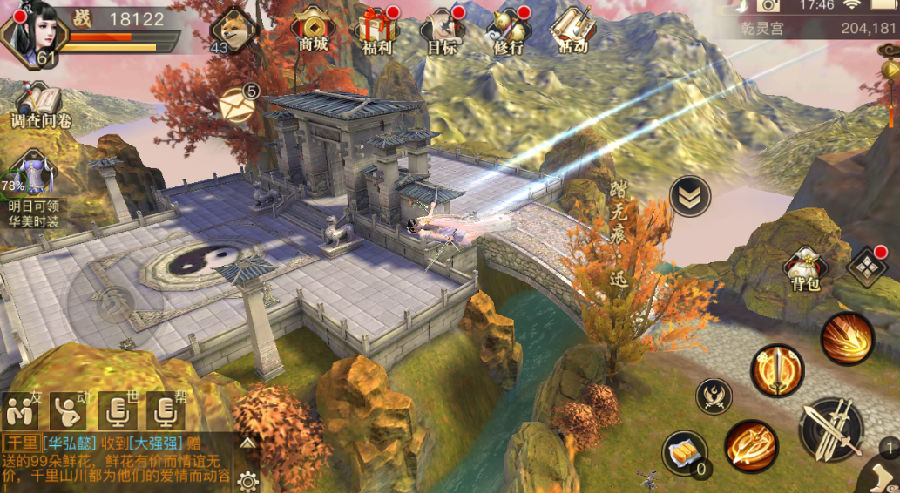Open chat settings gear icon

coord(247,478)
